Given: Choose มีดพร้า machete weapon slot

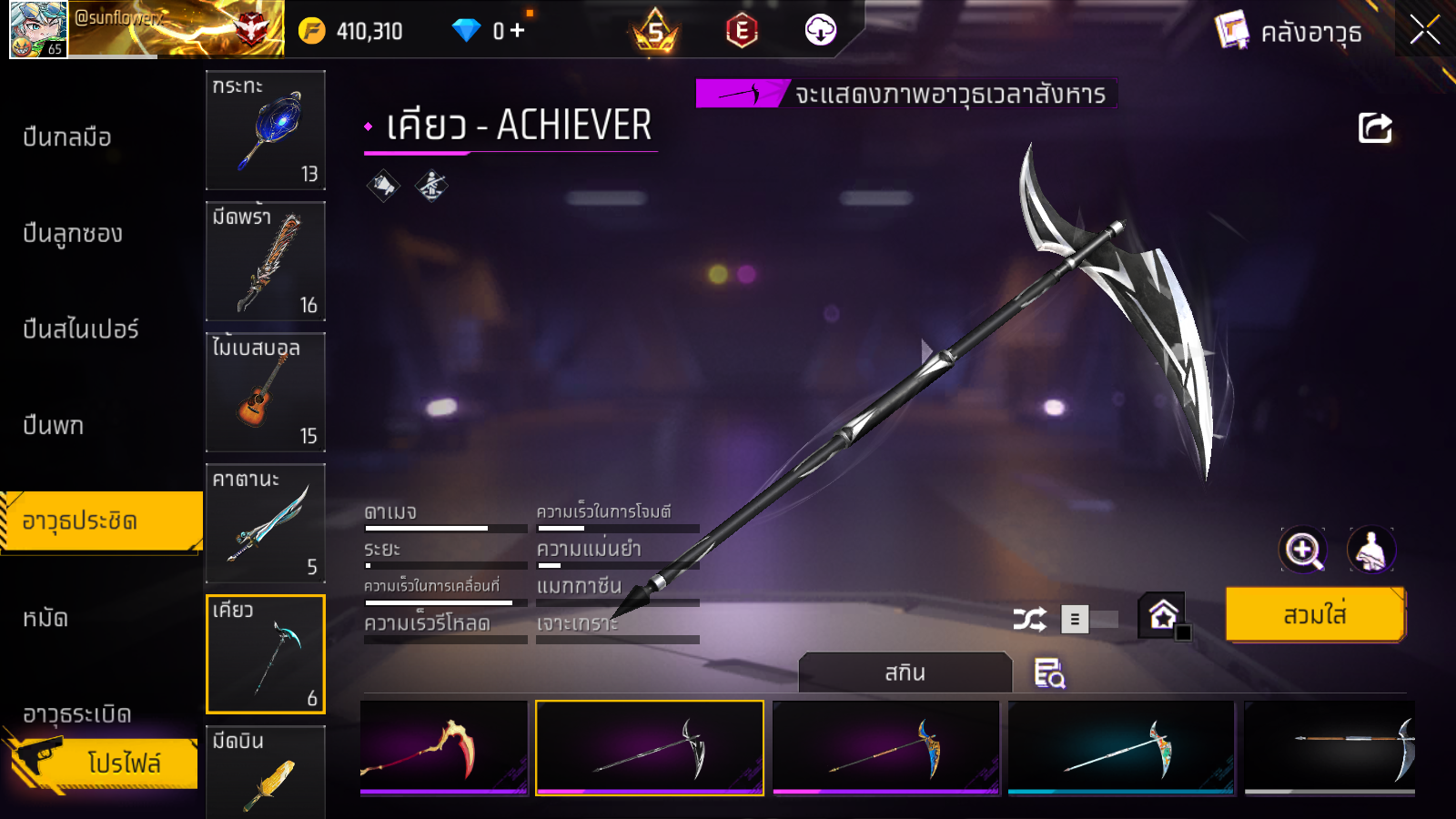Looking at the screenshot, I should pos(266,261).
